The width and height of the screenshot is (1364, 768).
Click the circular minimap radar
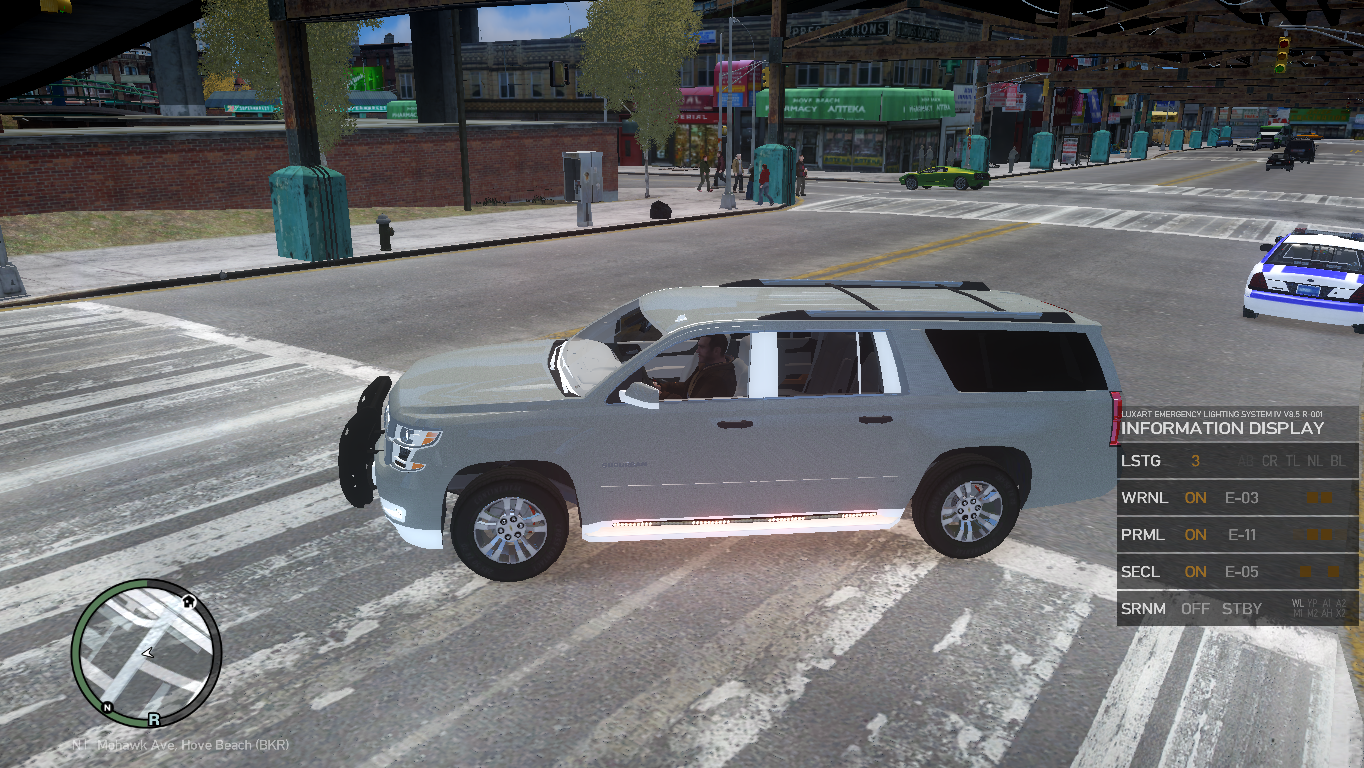click(x=146, y=653)
